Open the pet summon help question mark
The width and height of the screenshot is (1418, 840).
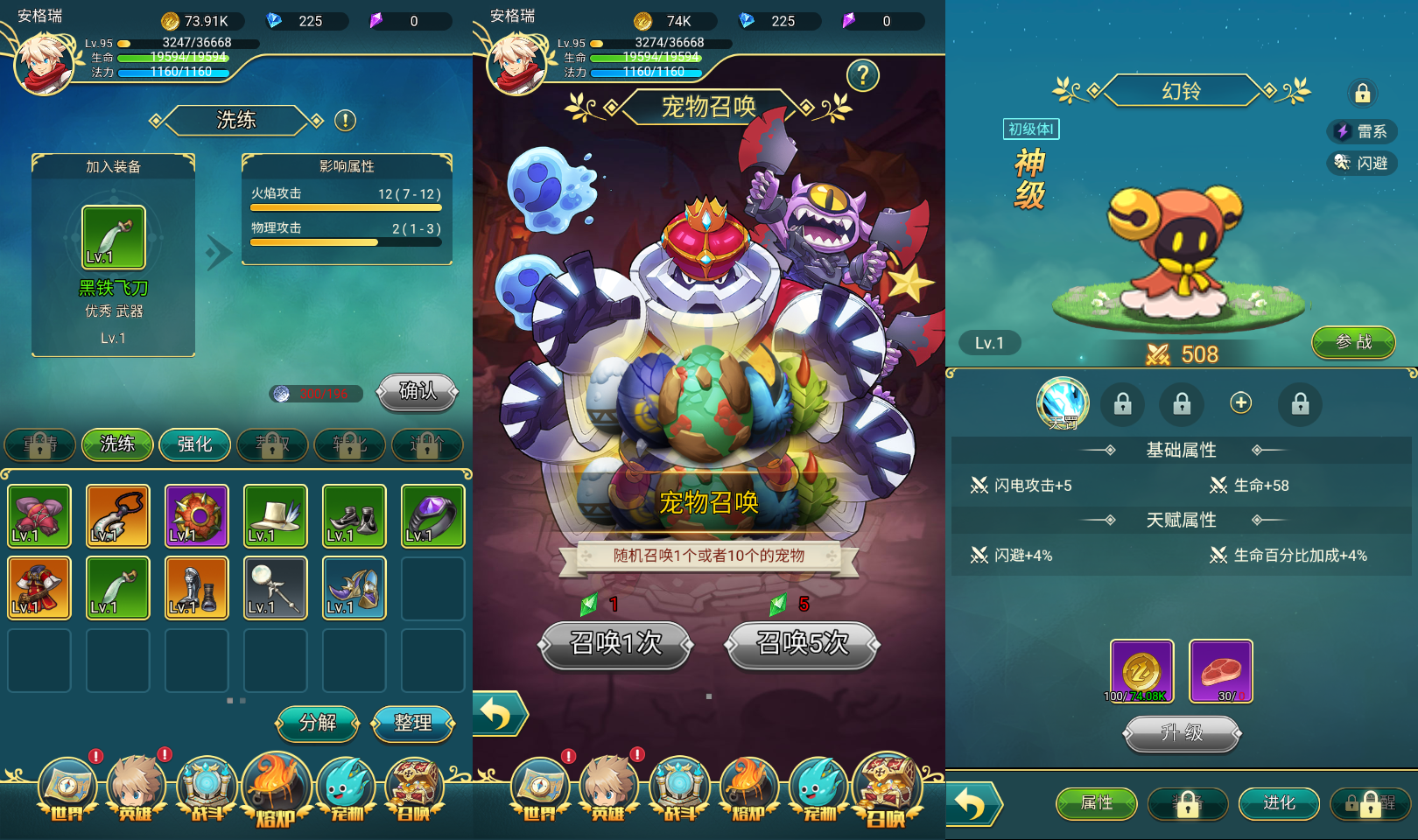pyautogui.click(x=862, y=76)
